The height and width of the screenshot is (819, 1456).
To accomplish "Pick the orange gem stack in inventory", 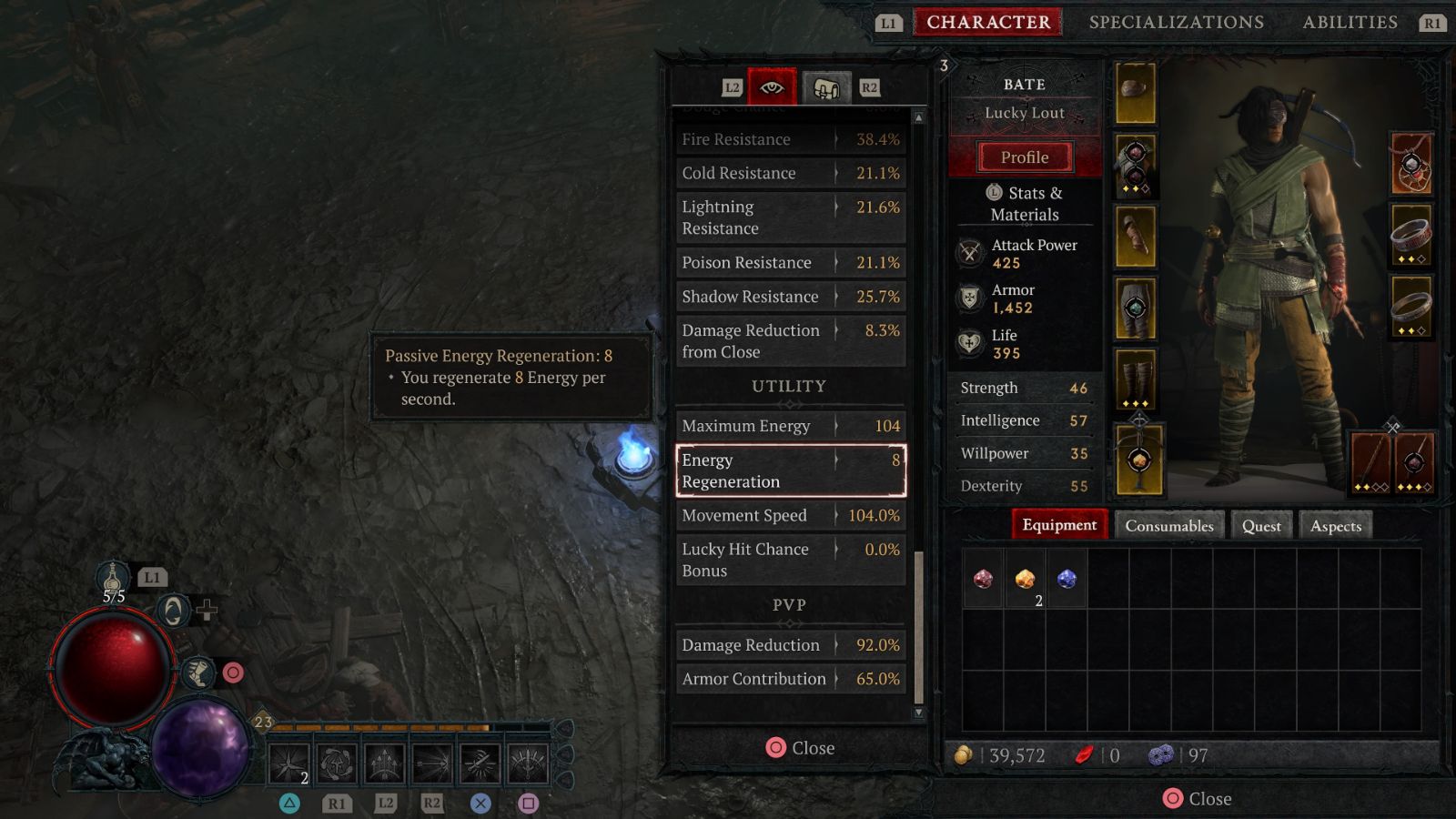I will (1025, 579).
